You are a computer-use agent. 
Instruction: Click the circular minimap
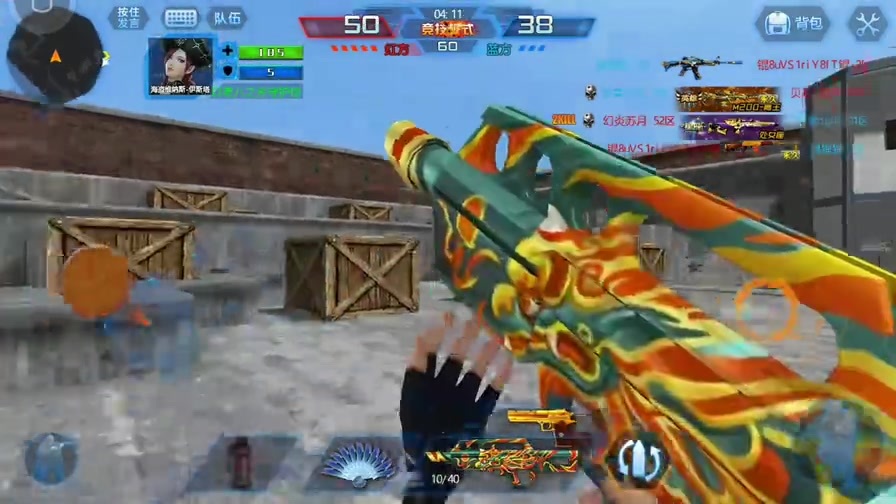pyautogui.click(x=54, y=55)
